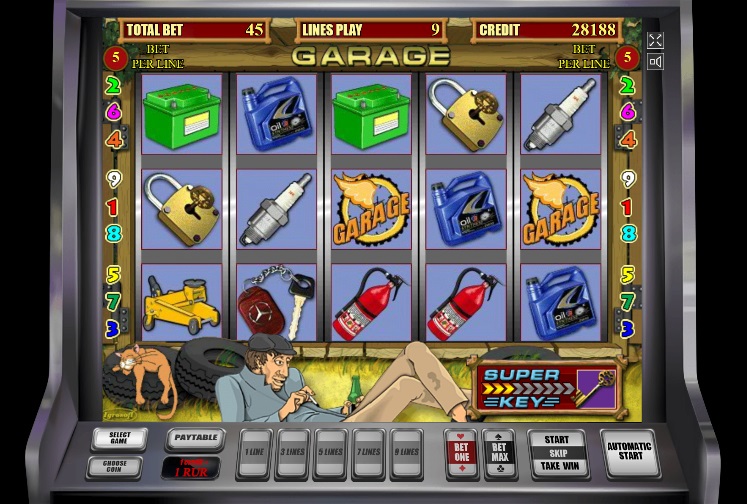Image resolution: width=747 pixels, height=504 pixels.
Task: Toggle fullscreen with the arrows icon
Action: [655, 40]
